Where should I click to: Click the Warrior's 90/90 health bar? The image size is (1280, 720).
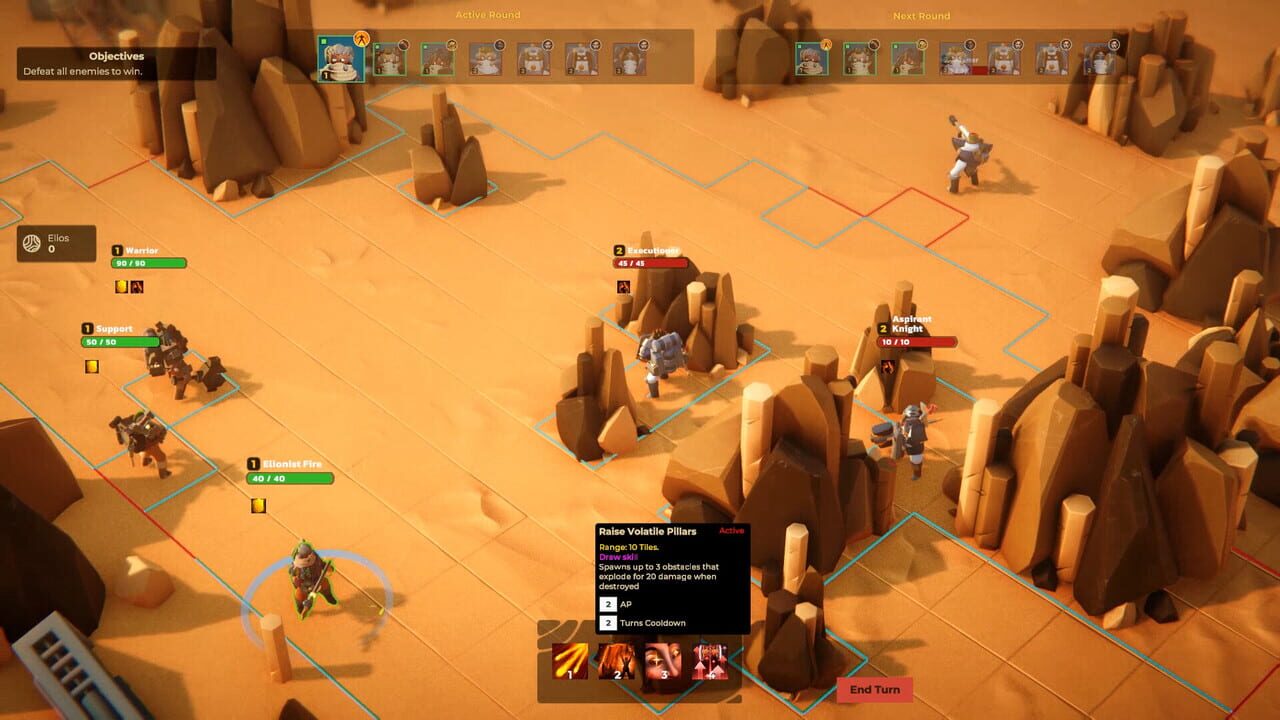(148, 264)
